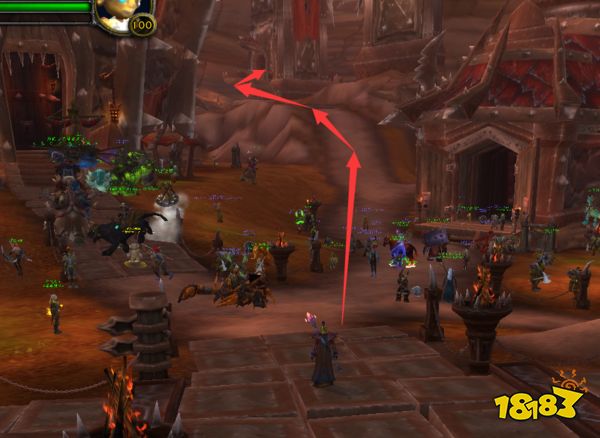This screenshot has height=438, width=600.
Task: Select the unit frame portrait with level 100 badge
Action: (122, 10)
